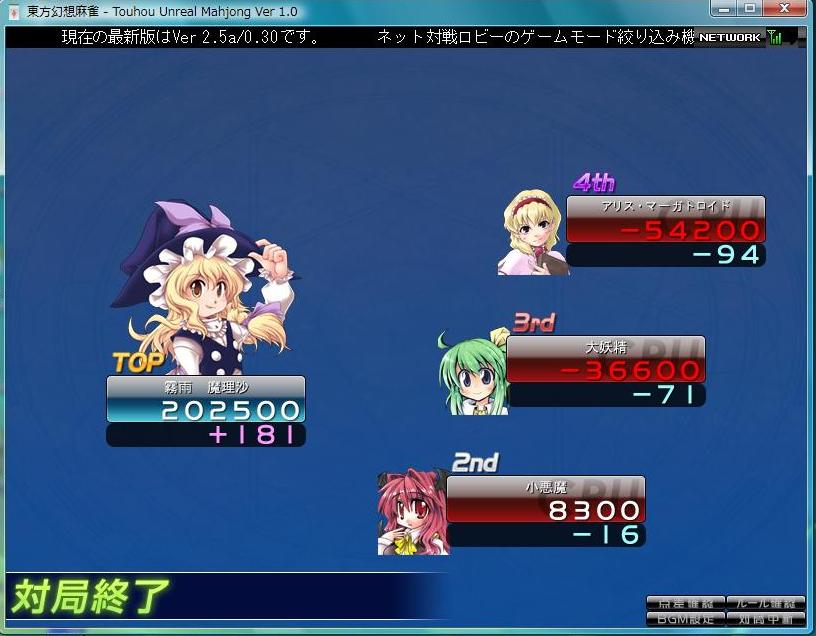Minimize the game window

click(723, 9)
